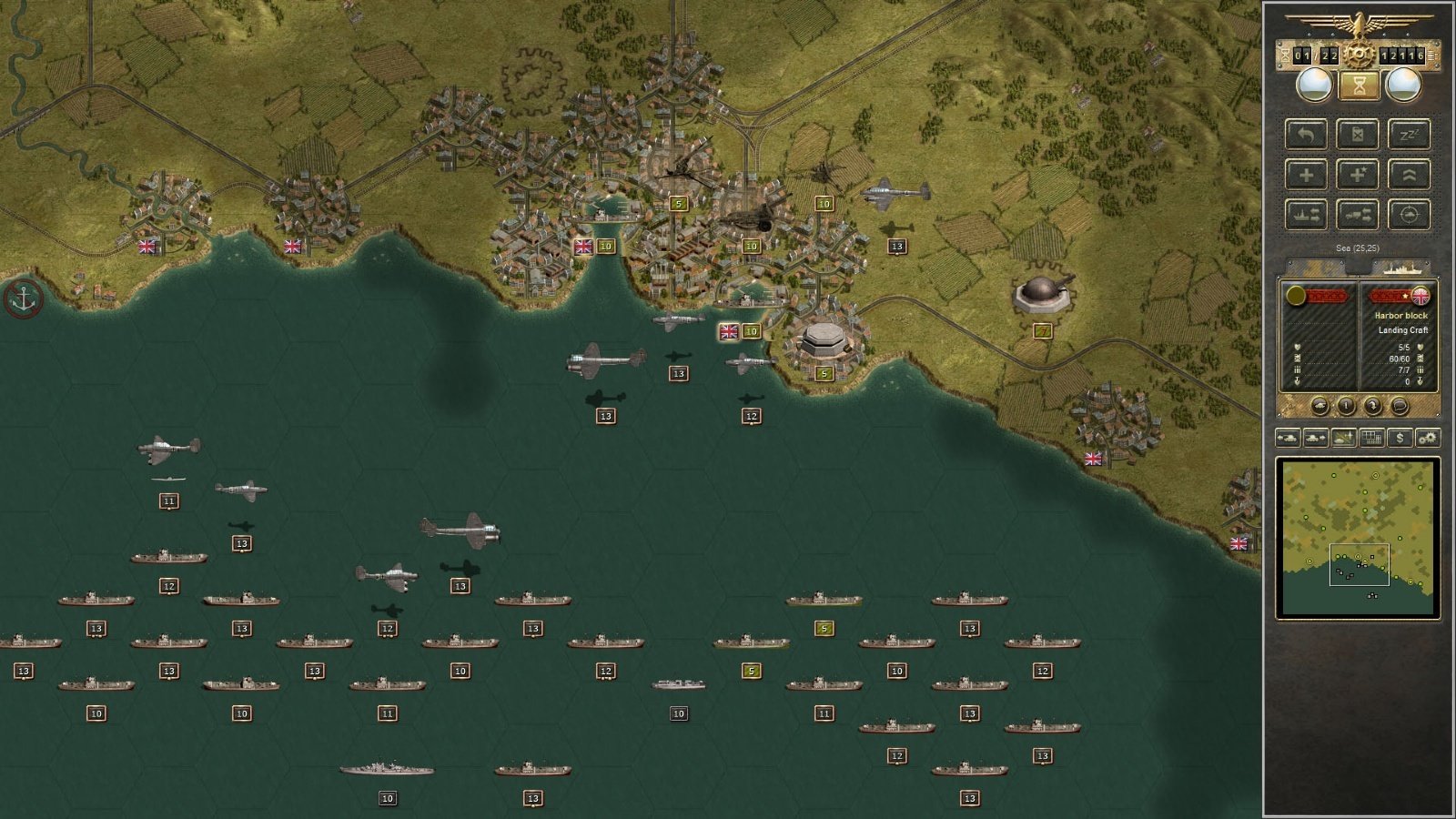Open the grid unit list button
This screenshot has width=1456, height=819.
(1371, 438)
